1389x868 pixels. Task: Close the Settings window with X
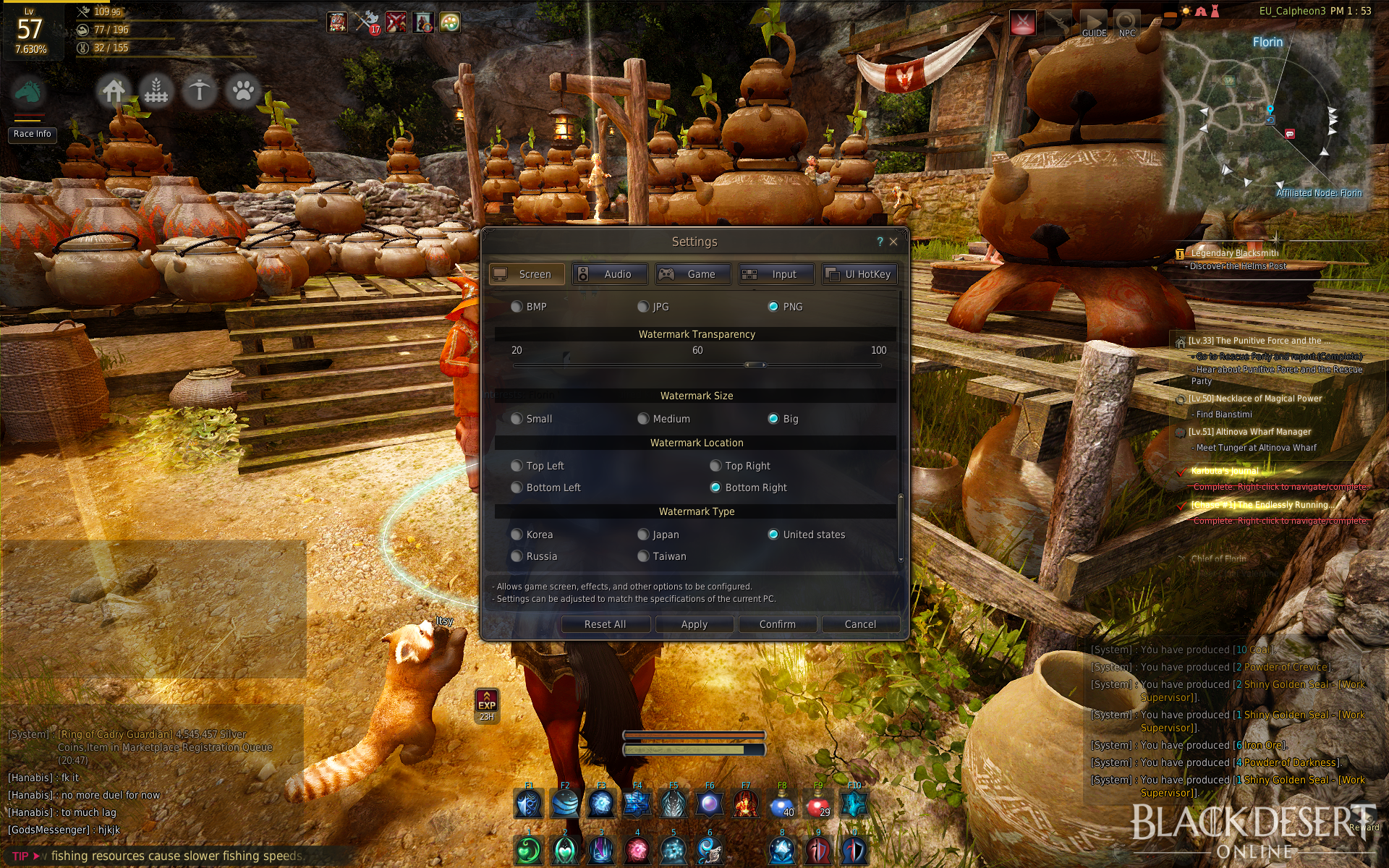pos(893,242)
